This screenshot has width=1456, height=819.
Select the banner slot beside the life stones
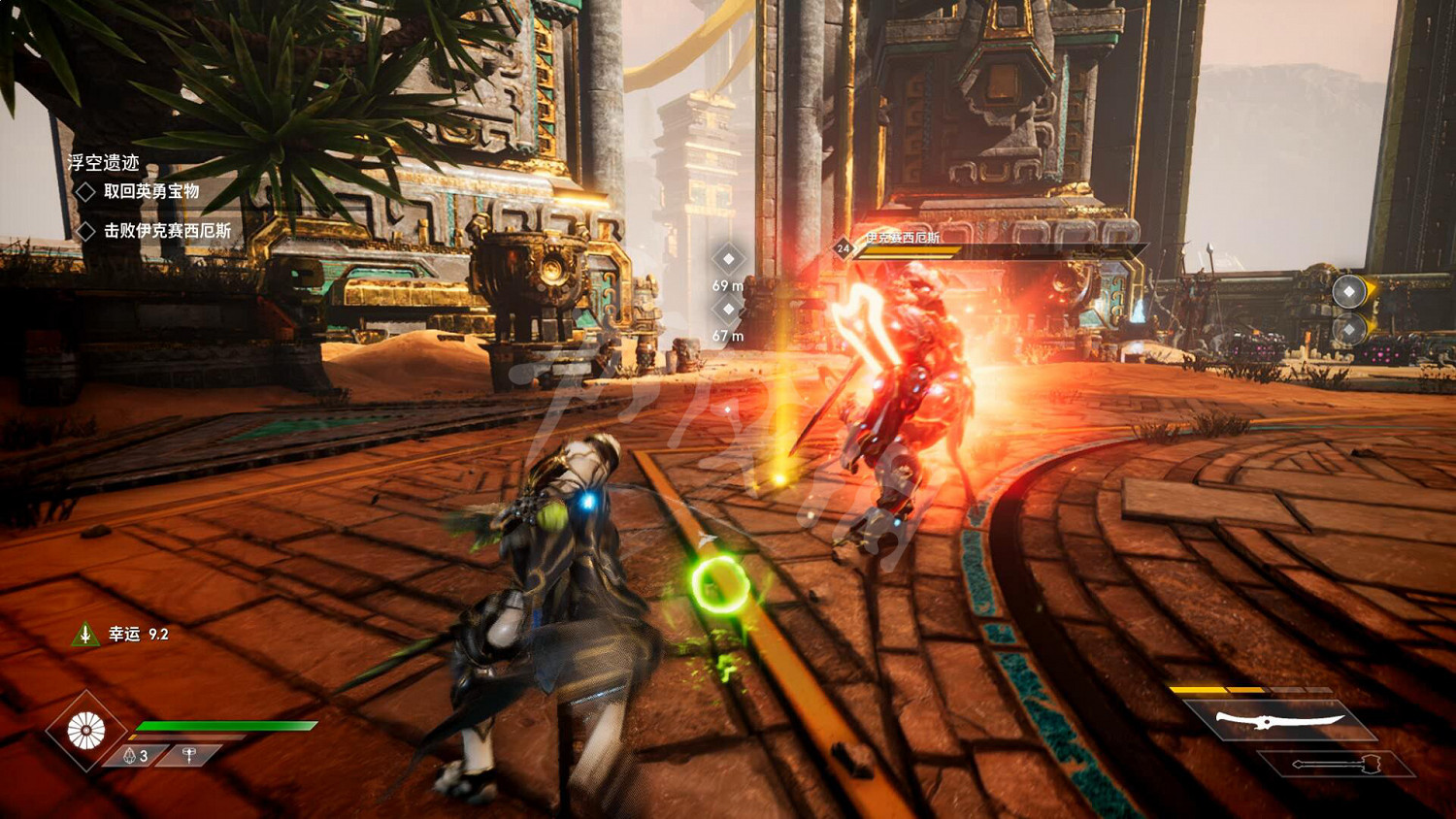coord(189,755)
